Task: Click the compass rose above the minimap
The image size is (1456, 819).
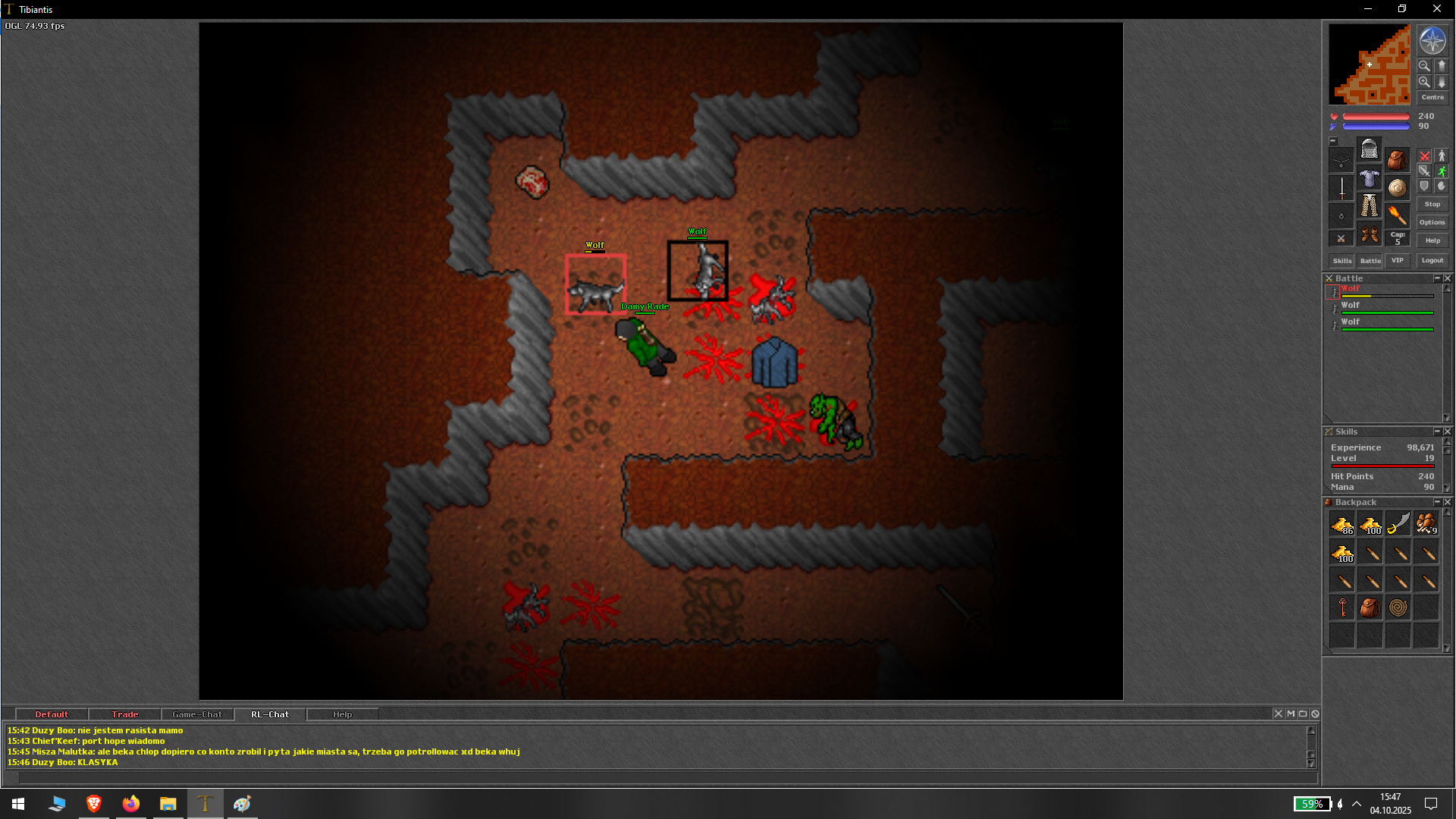Action: coord(1432,42)
